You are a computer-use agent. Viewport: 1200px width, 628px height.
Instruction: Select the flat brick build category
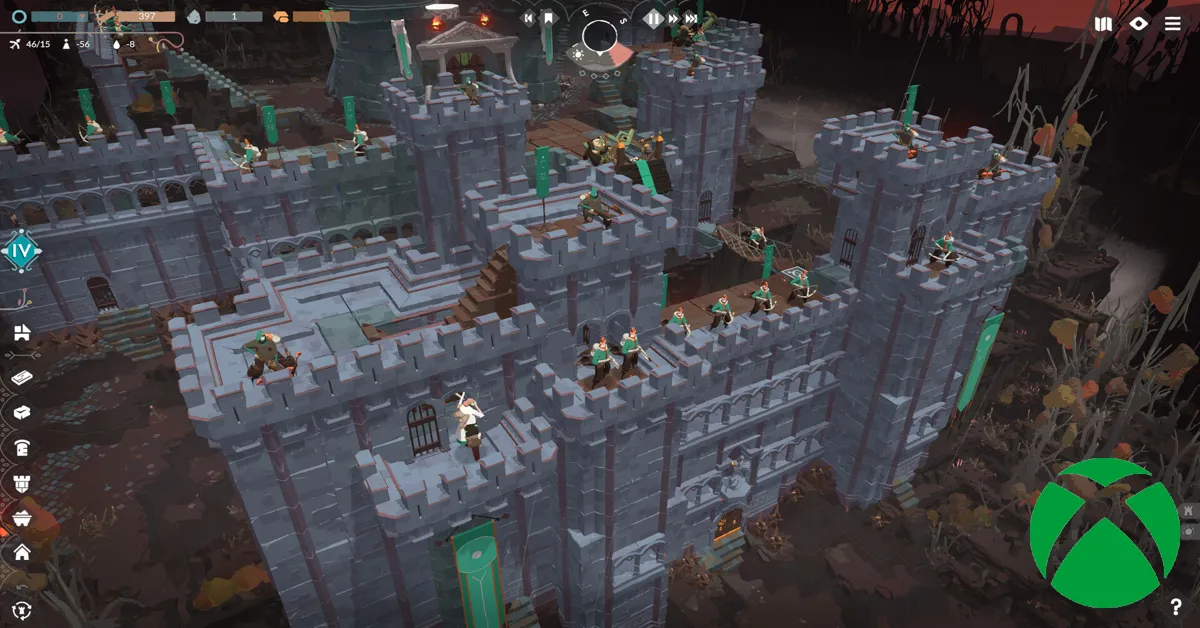pyautogui.click(x=21, y=377)
